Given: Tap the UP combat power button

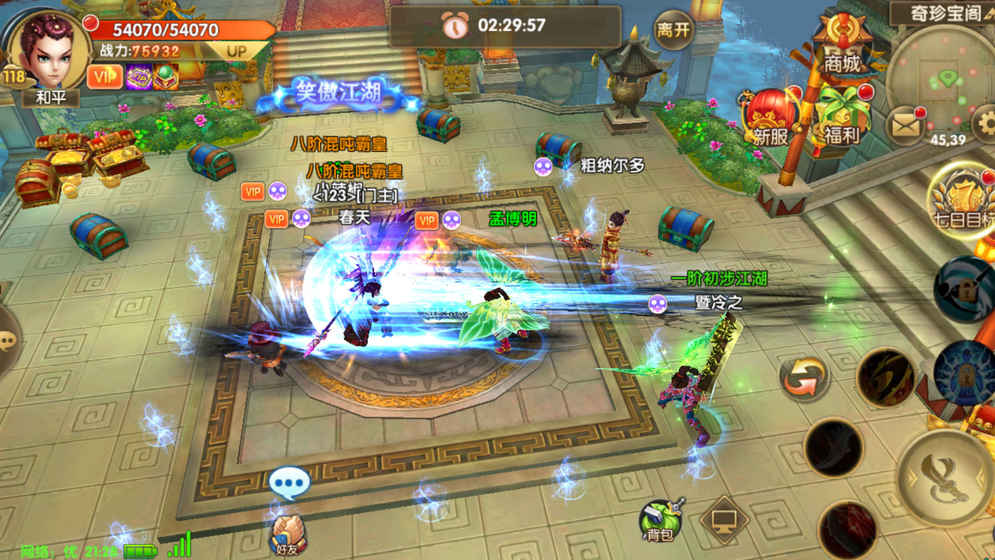Looking at the screenshot, I should 236,50.
